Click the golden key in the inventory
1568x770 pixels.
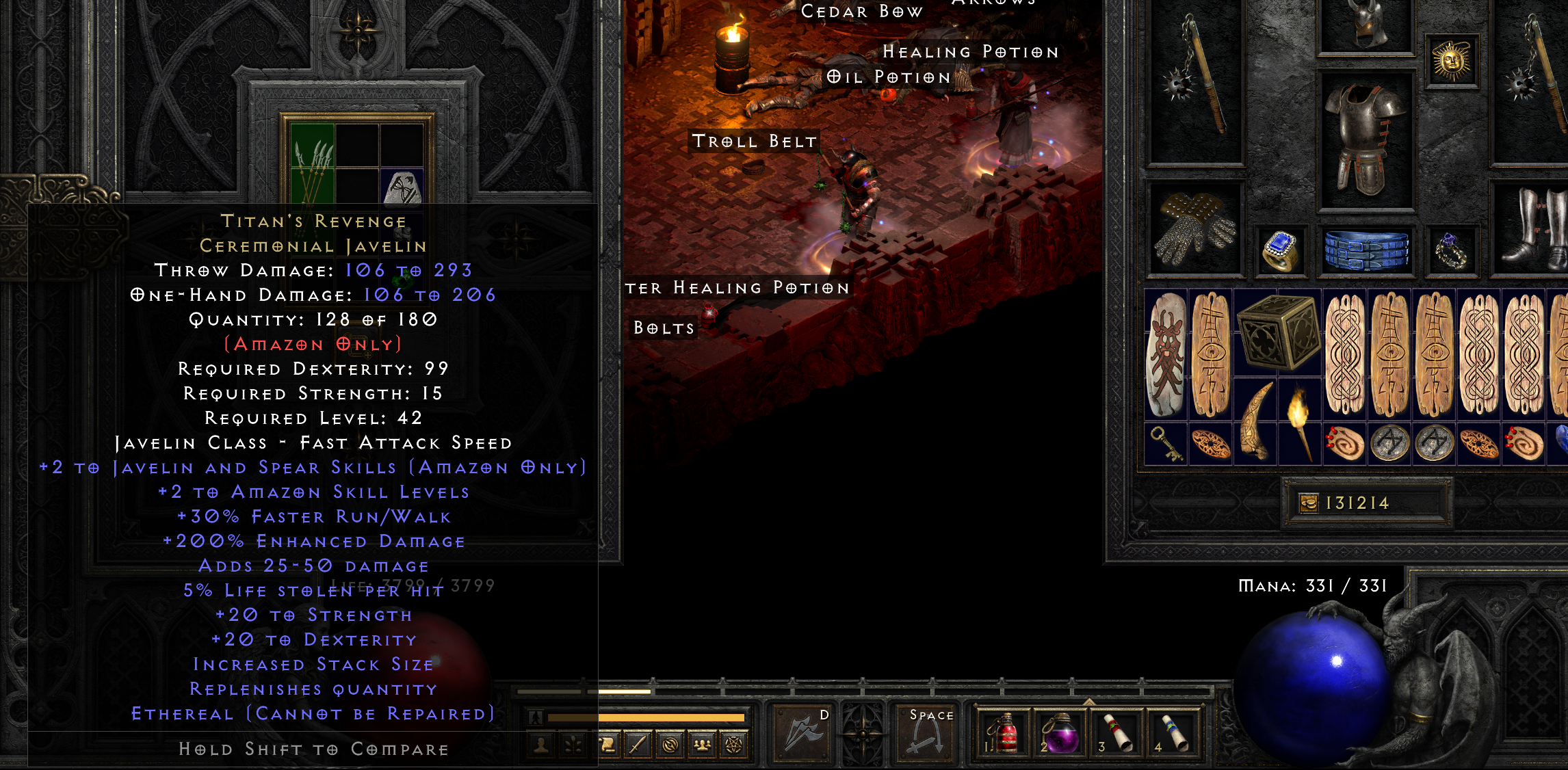pyautogui.click(x=1166, y=444)
